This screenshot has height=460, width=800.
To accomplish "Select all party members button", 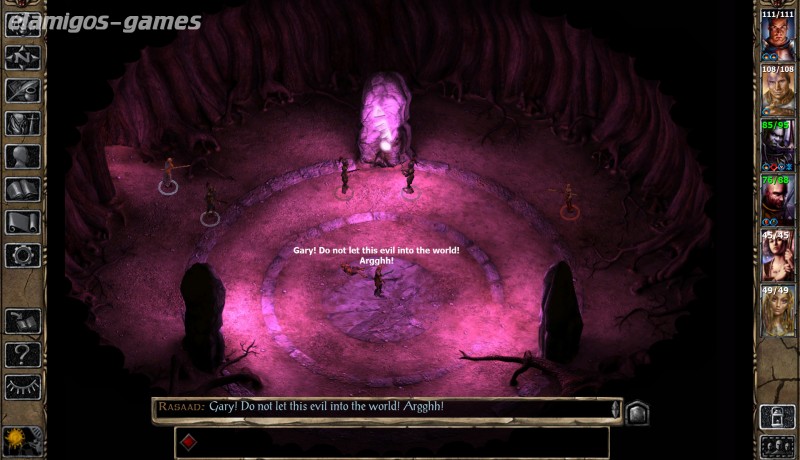I will pyautogui.click(x=777, y=446).
